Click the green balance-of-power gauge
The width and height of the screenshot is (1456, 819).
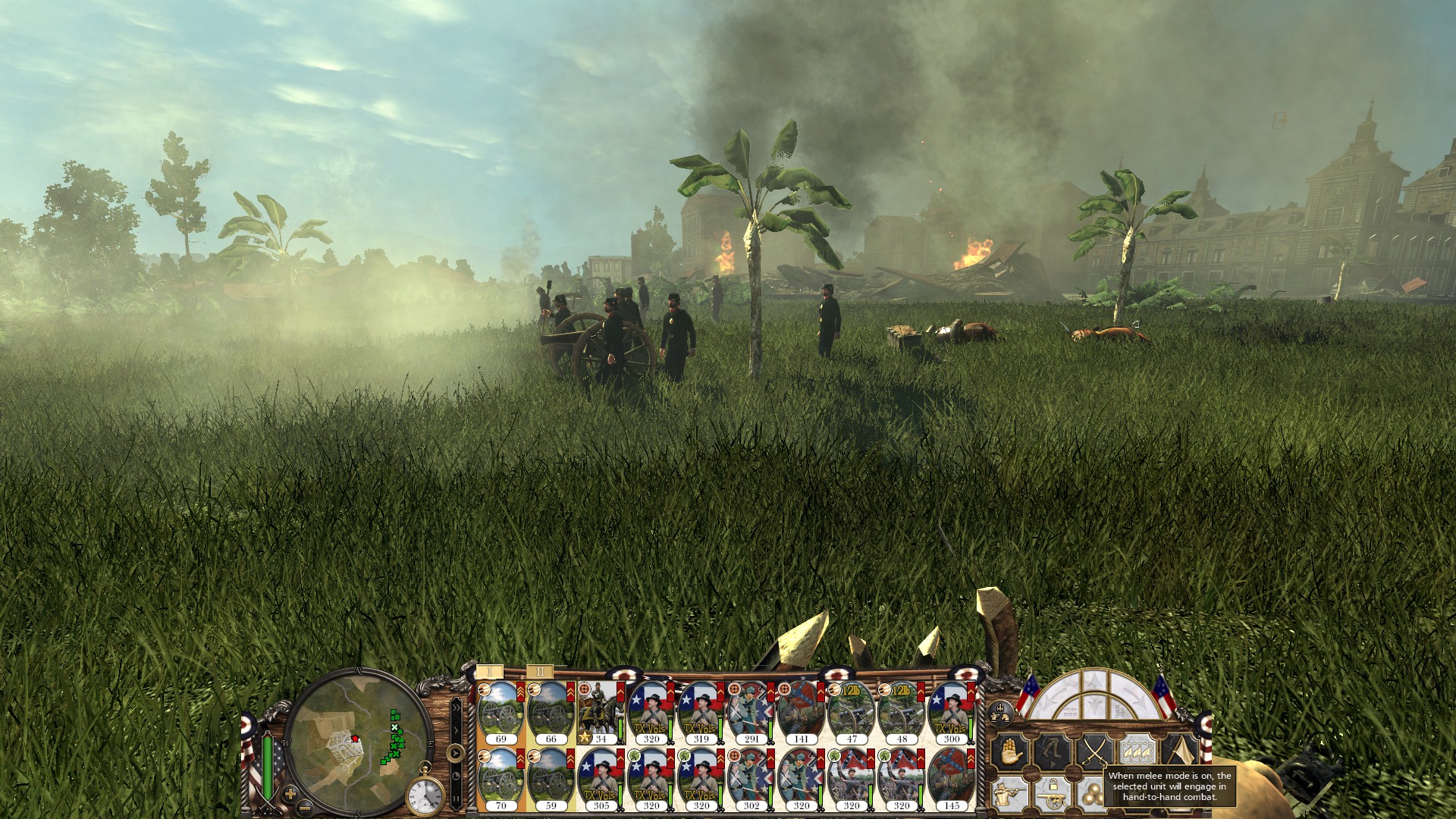267,766
